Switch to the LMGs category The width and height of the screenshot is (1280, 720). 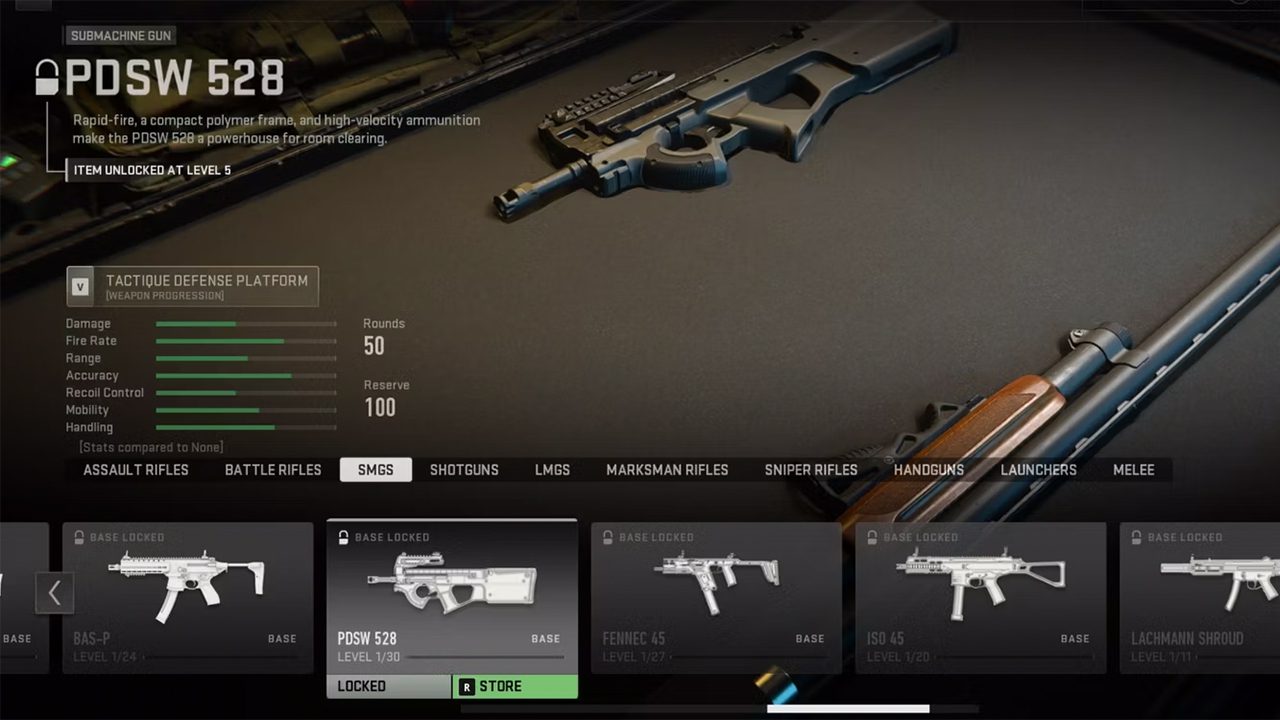pos(552,470)
